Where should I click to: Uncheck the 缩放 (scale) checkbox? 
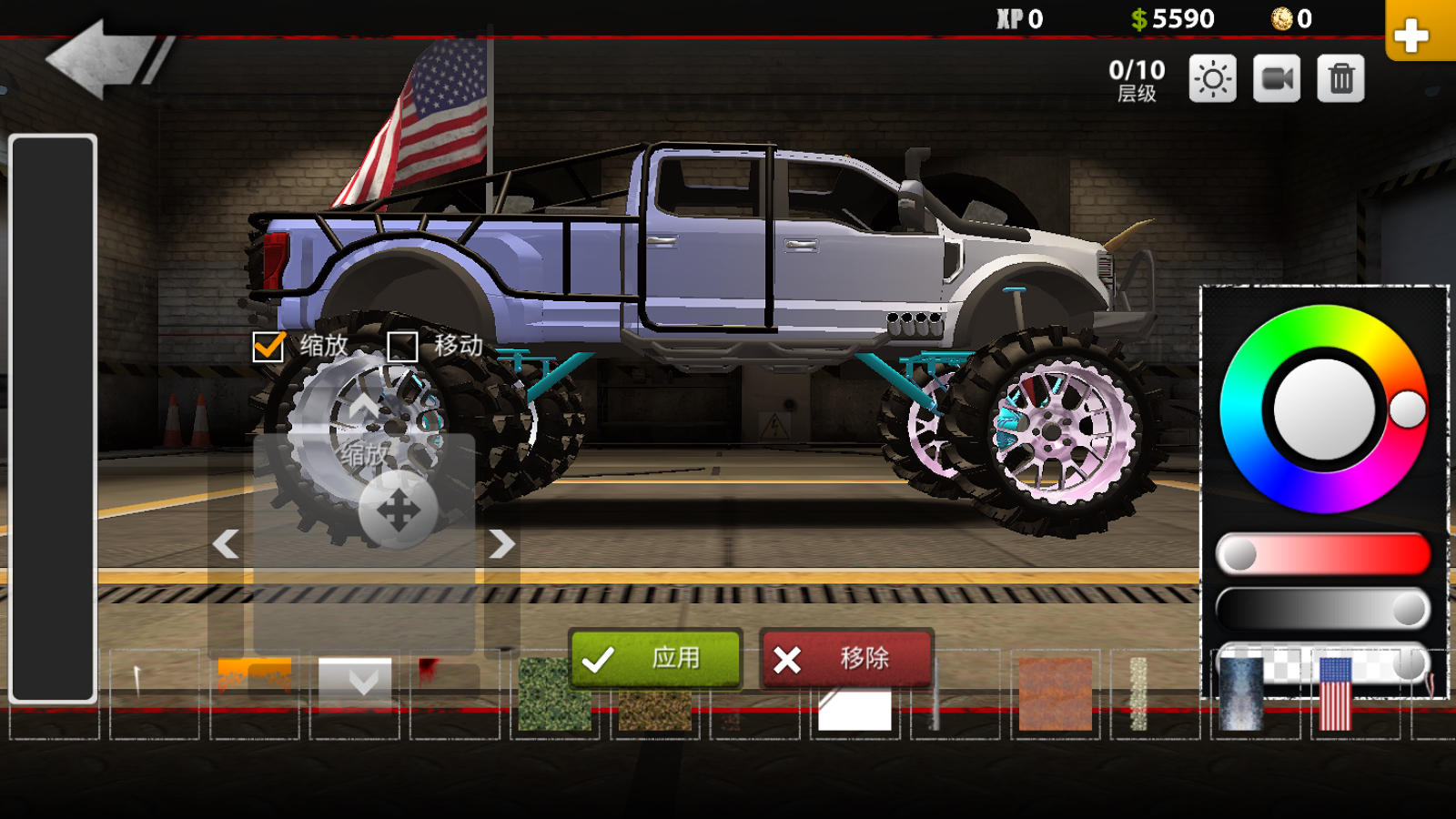268,347
